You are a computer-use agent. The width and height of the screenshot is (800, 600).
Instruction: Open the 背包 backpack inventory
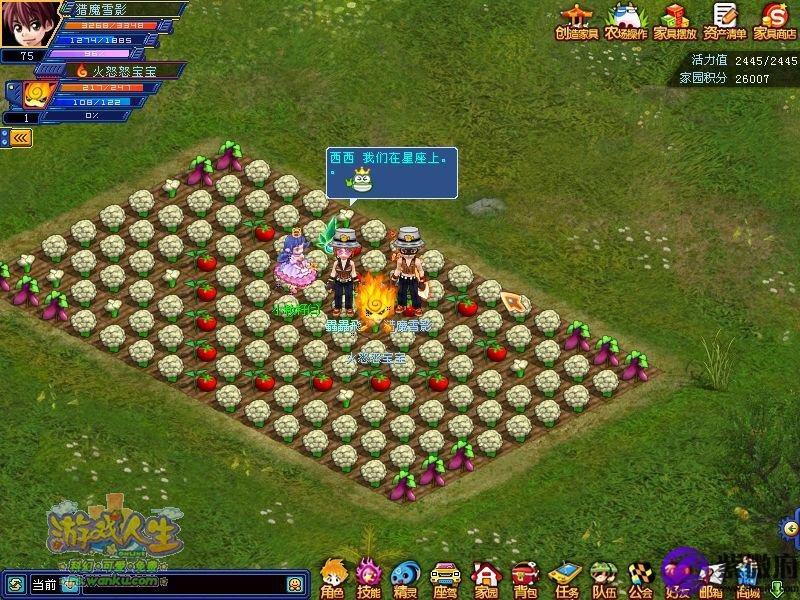(525, 578)
